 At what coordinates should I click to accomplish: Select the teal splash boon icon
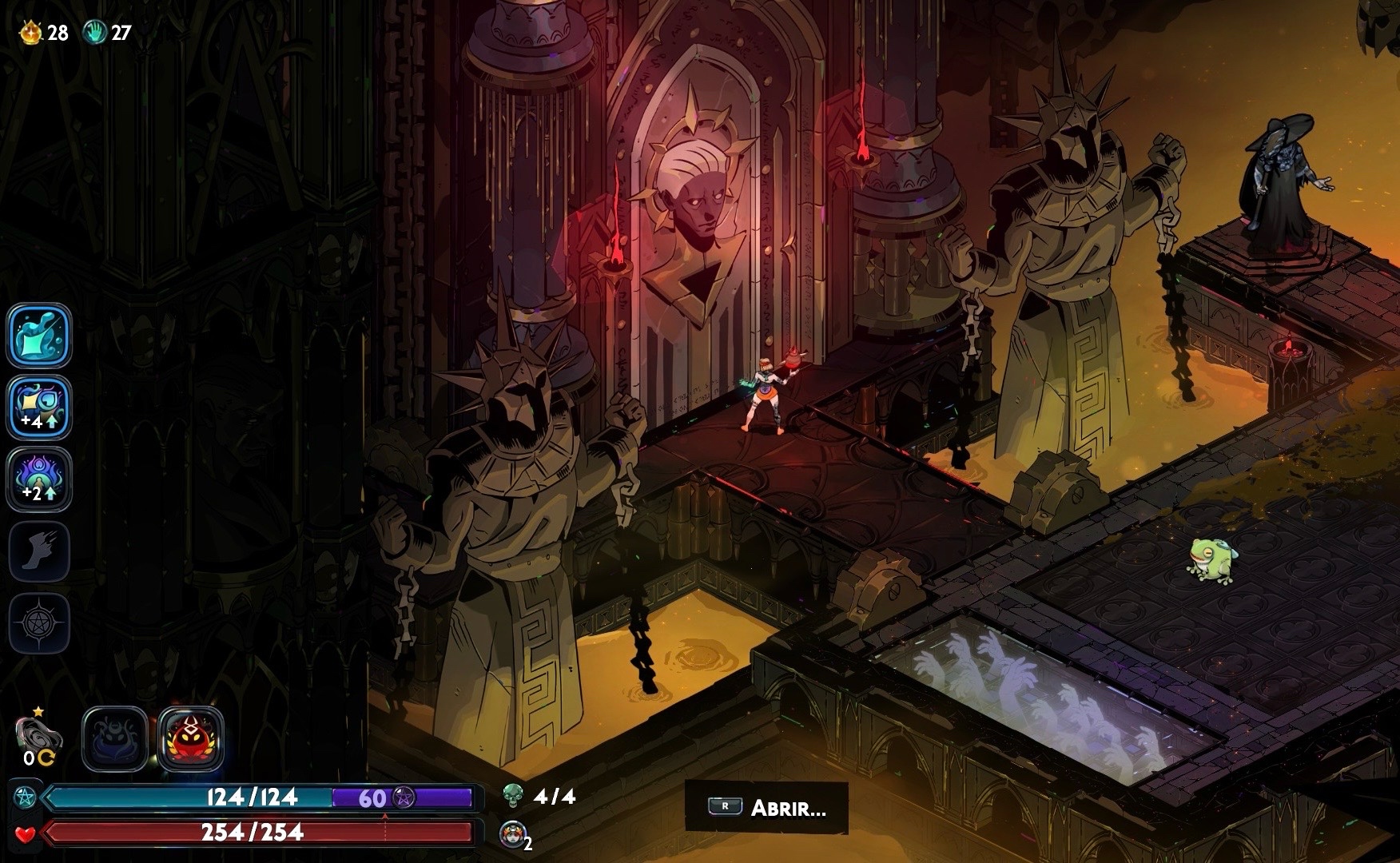tap(39, 336)
